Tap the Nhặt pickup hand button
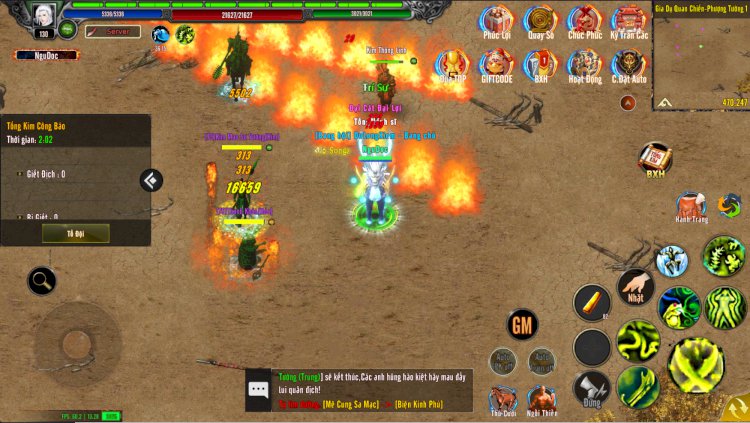Viewport: 750px width, 423px height. click(x=635, y=286)
